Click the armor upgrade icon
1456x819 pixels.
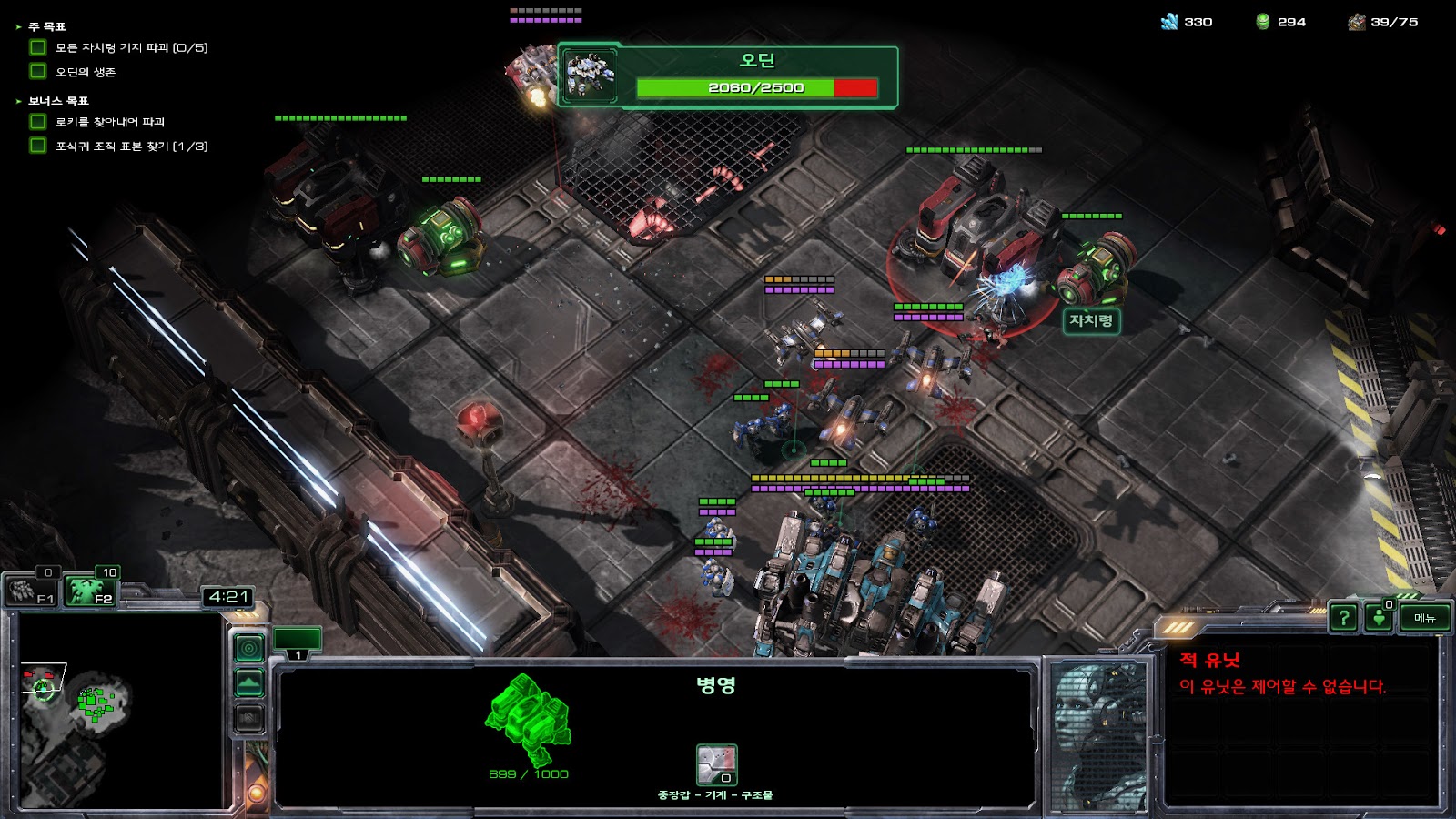(x=716, y=764)
